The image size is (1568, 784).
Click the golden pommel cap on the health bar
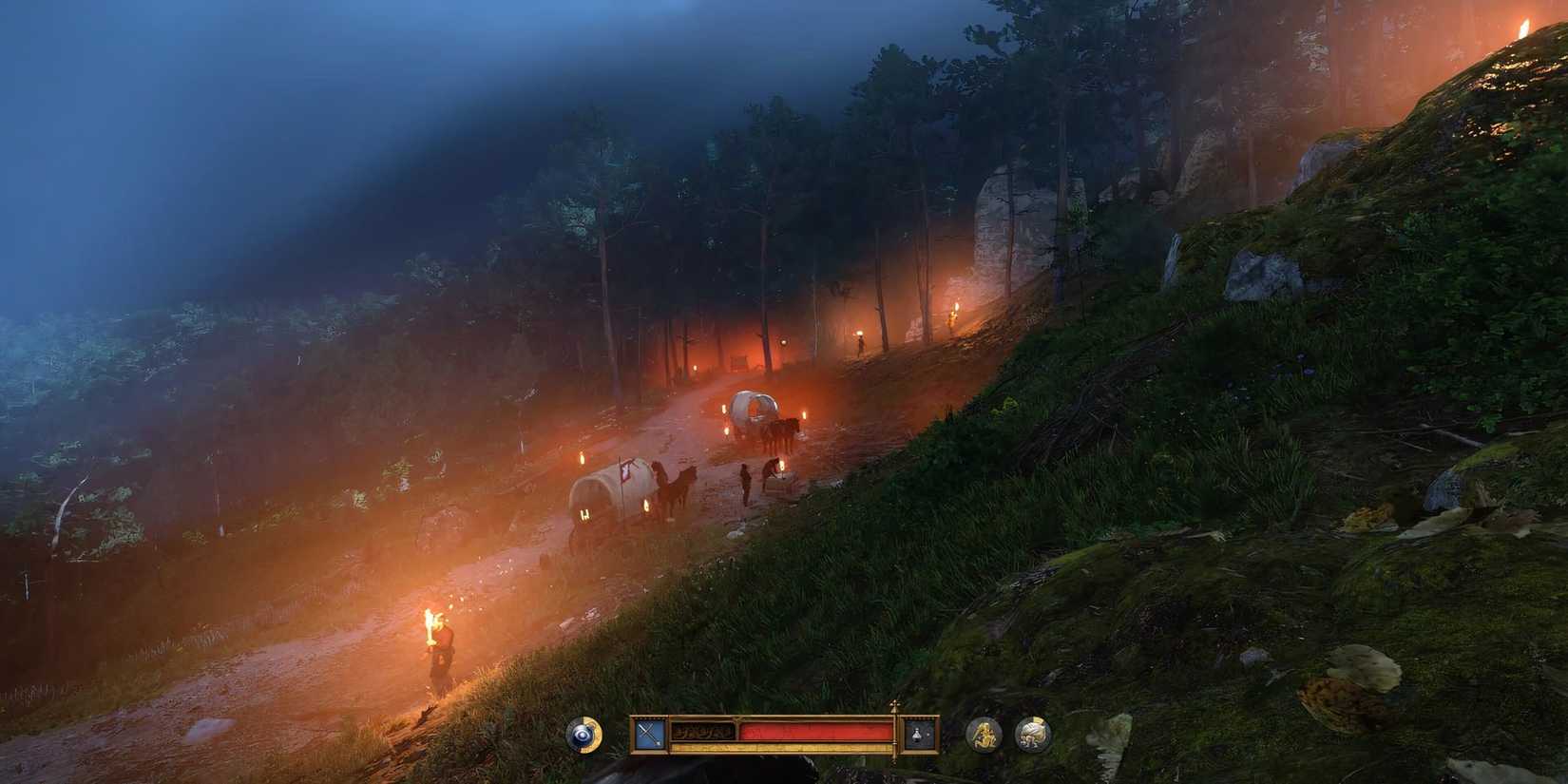[x=894, y=707]
